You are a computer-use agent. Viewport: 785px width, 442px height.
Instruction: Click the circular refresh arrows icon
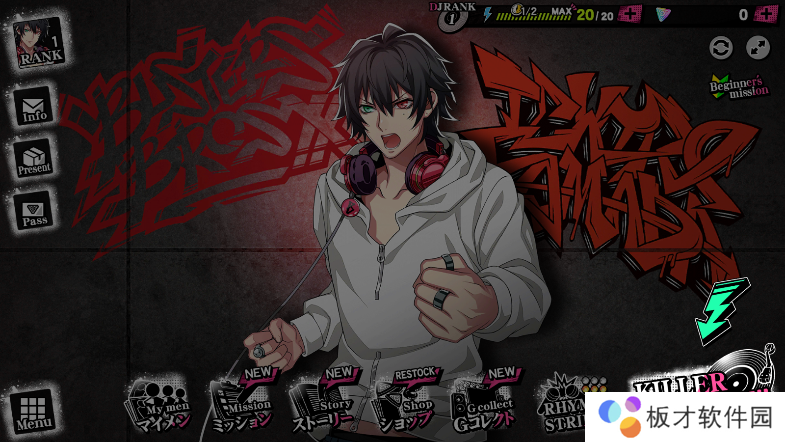click(720, 47)
